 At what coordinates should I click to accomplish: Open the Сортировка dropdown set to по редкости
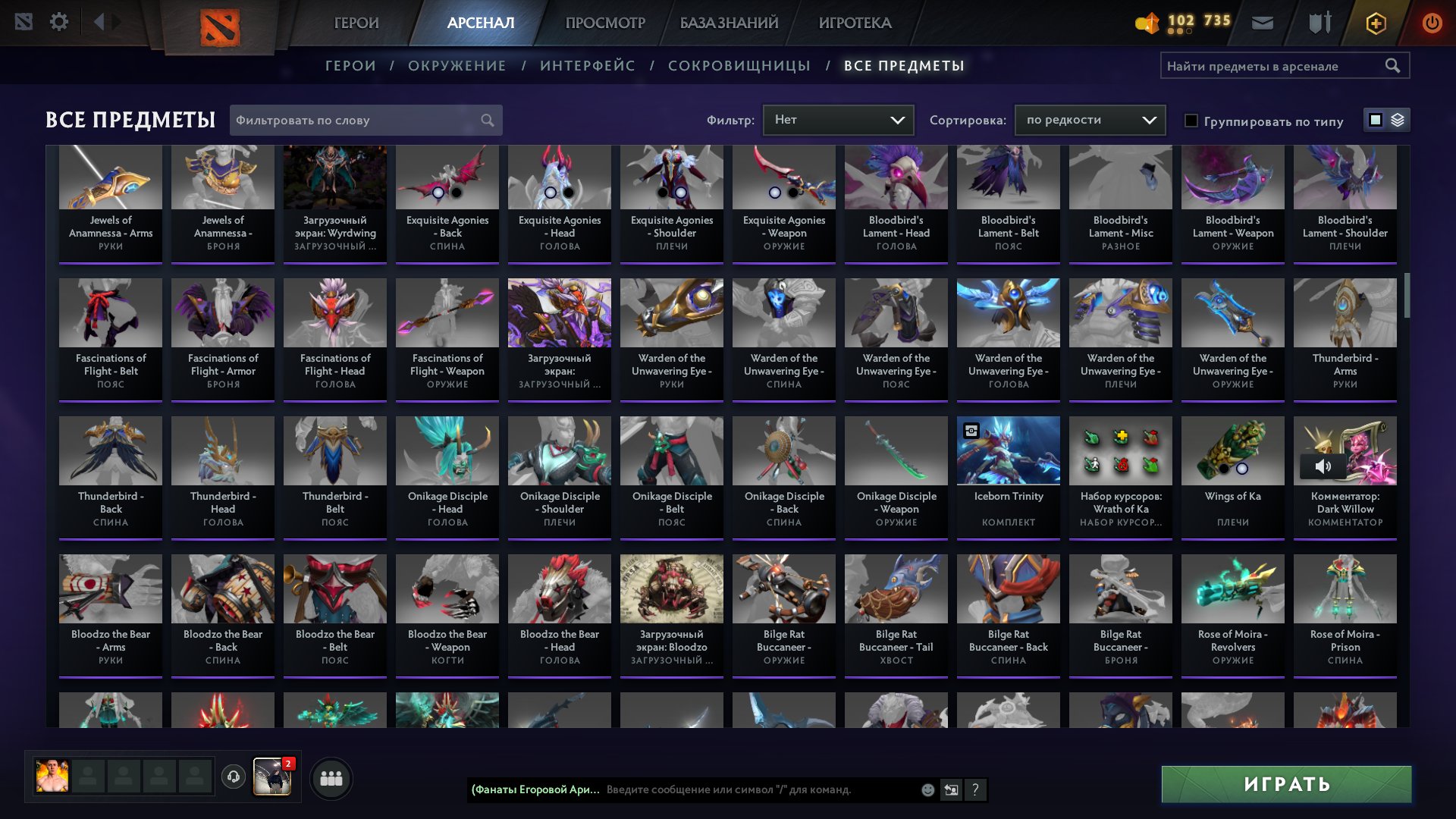click(x=1089, y=119)
